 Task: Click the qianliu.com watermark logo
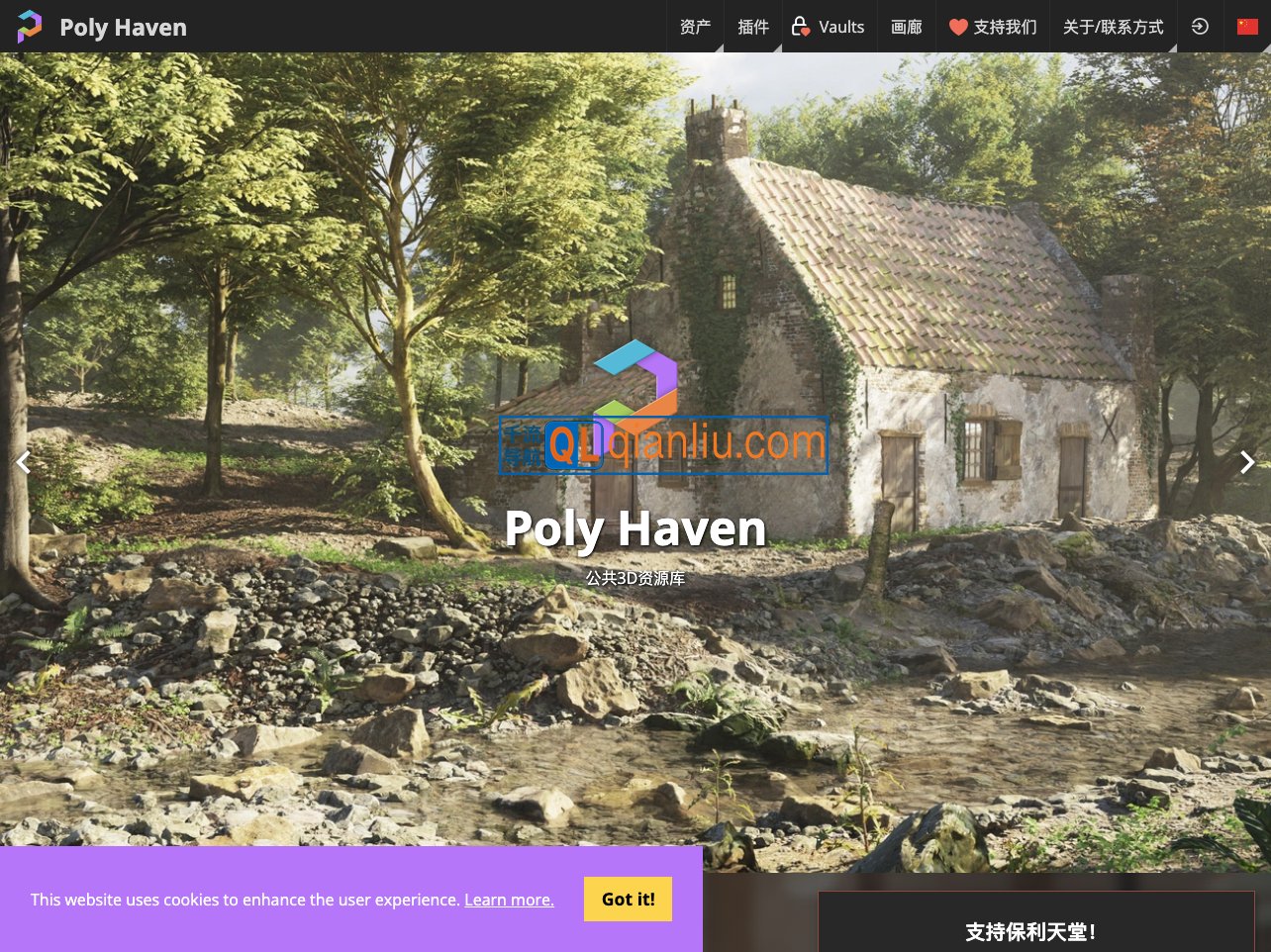click(663, 443)
